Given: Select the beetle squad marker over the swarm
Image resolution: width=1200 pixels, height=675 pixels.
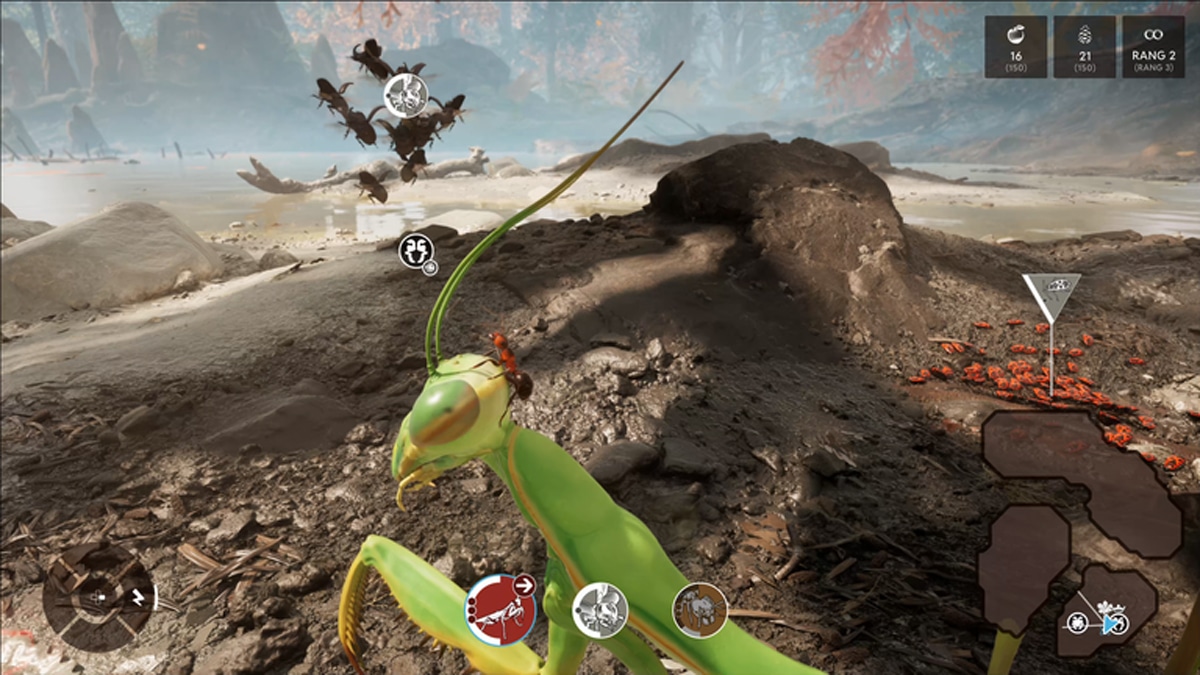Looking at the screenshot, I should coord(406,96).
